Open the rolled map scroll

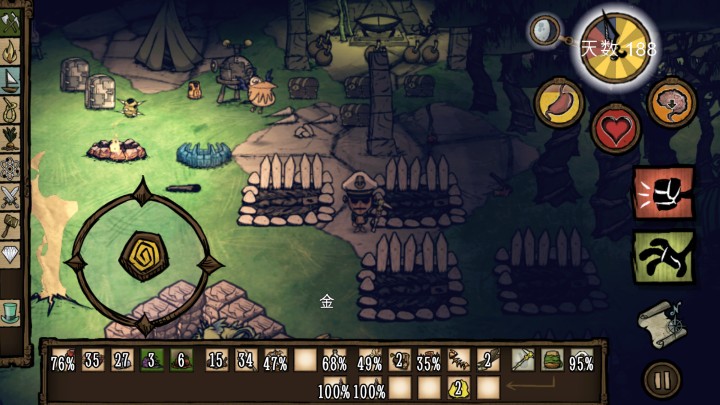pyautogui.click(x=660, y=324)
